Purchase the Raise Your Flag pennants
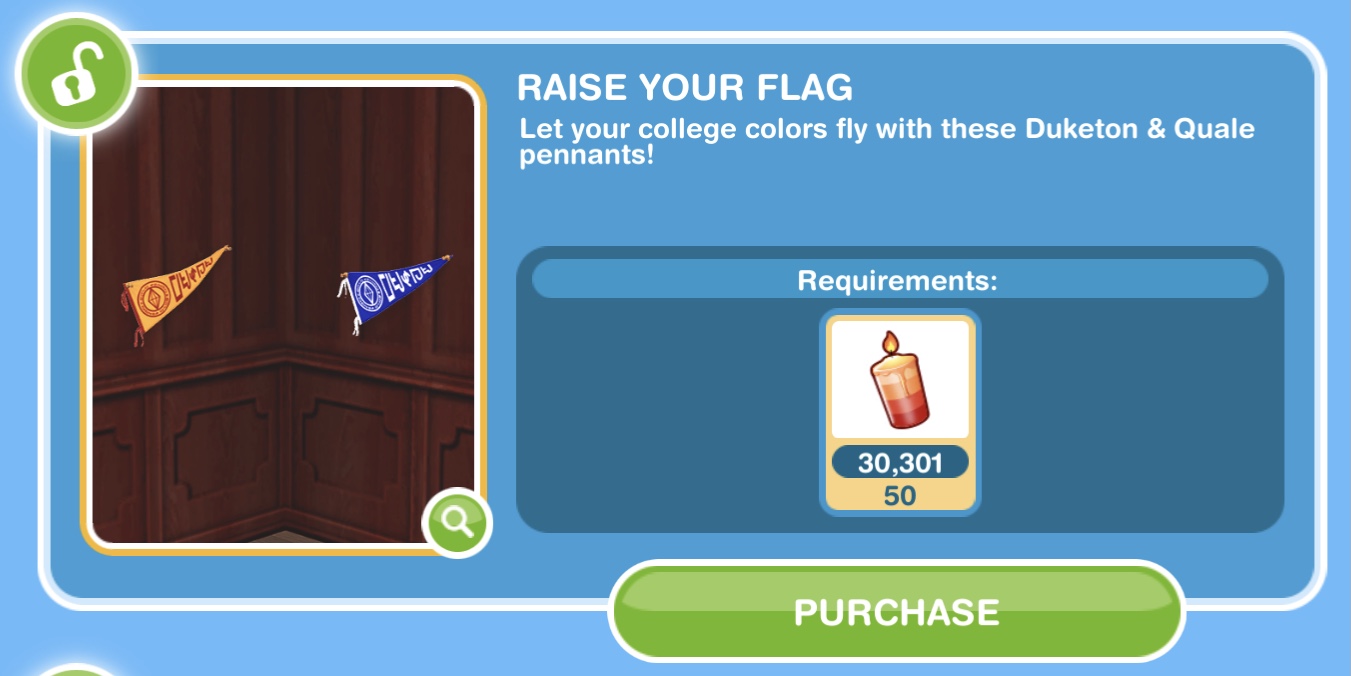 click(x=896, y=611)
